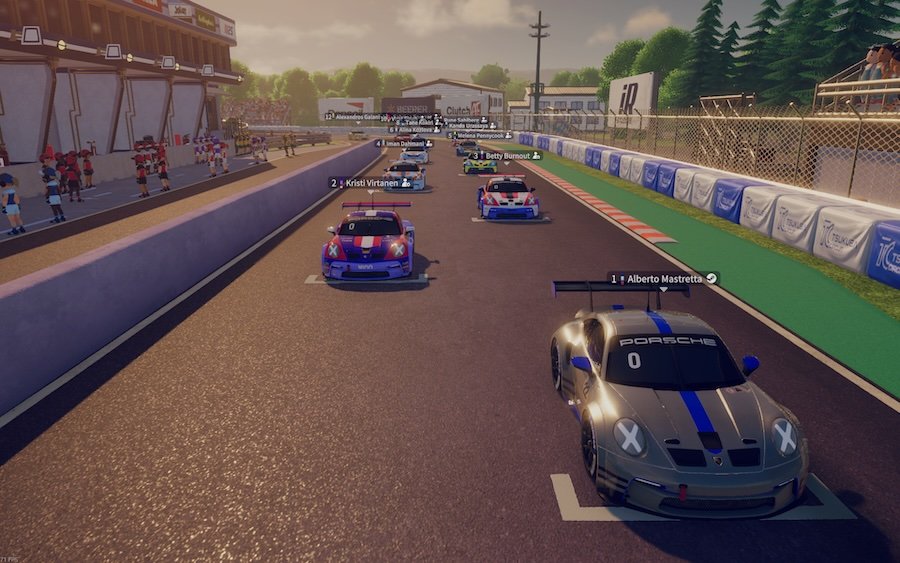Click Kristi Virtanen's position 2 name tag
900x563 pixels.
click(370, 183)
